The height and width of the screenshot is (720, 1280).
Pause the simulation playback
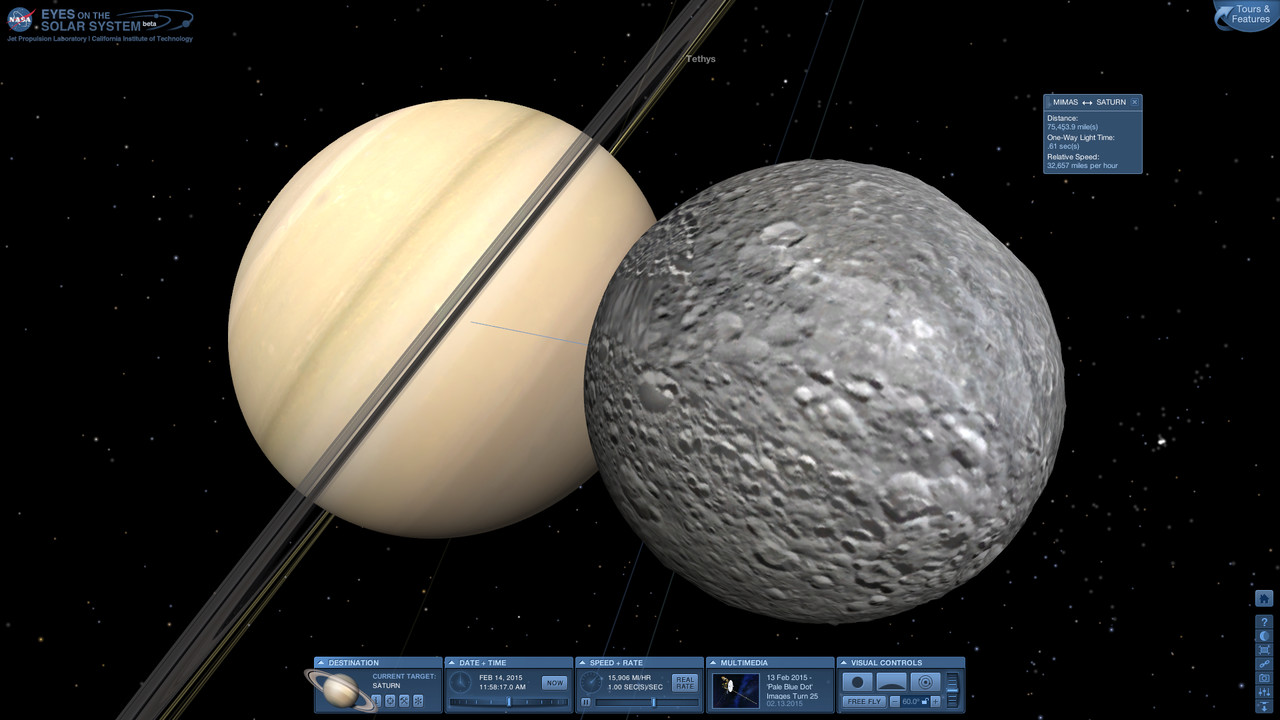(x=586, y=702)
